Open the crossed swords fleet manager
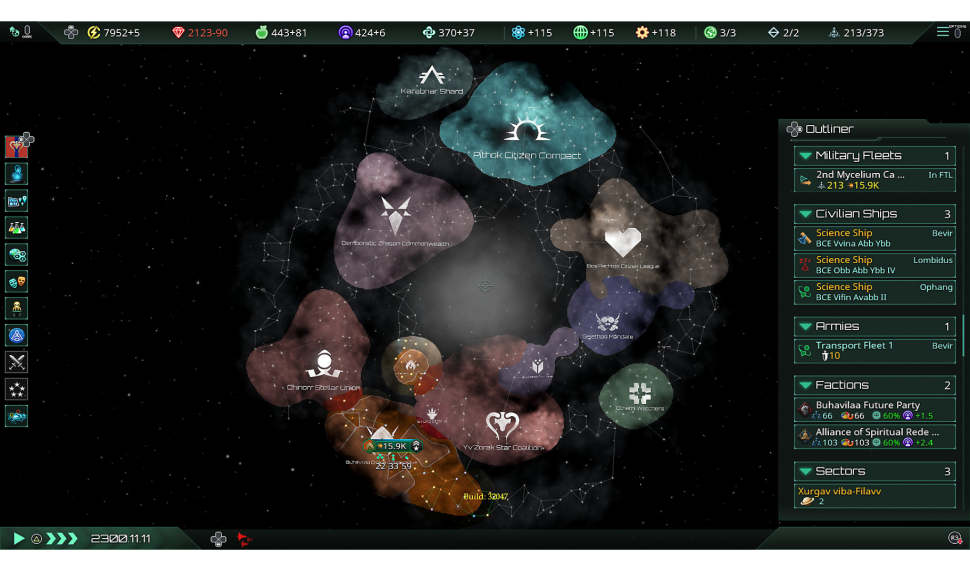 point(16,363)
